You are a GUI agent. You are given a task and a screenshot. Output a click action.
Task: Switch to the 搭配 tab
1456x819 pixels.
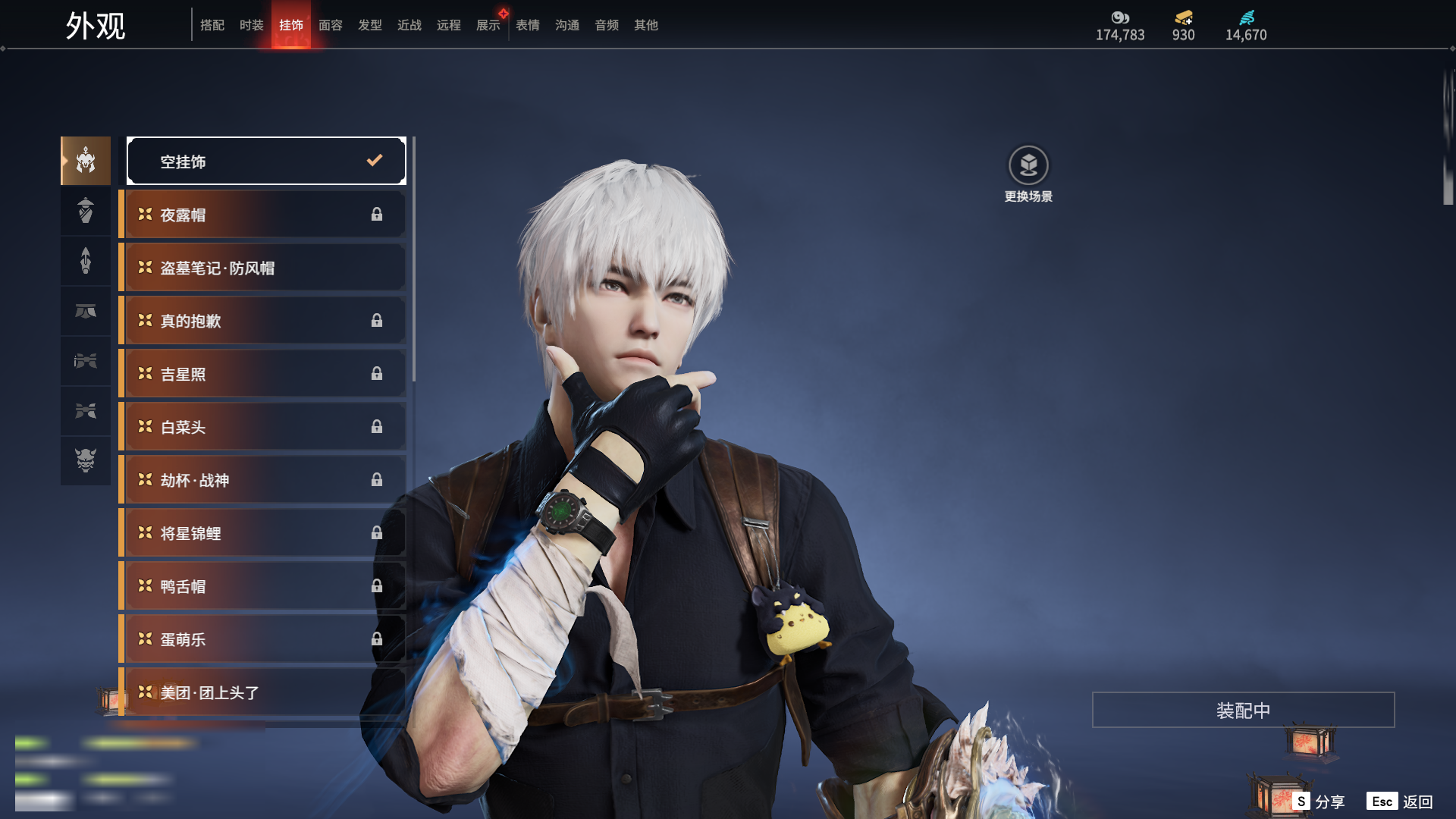(212, 25)
